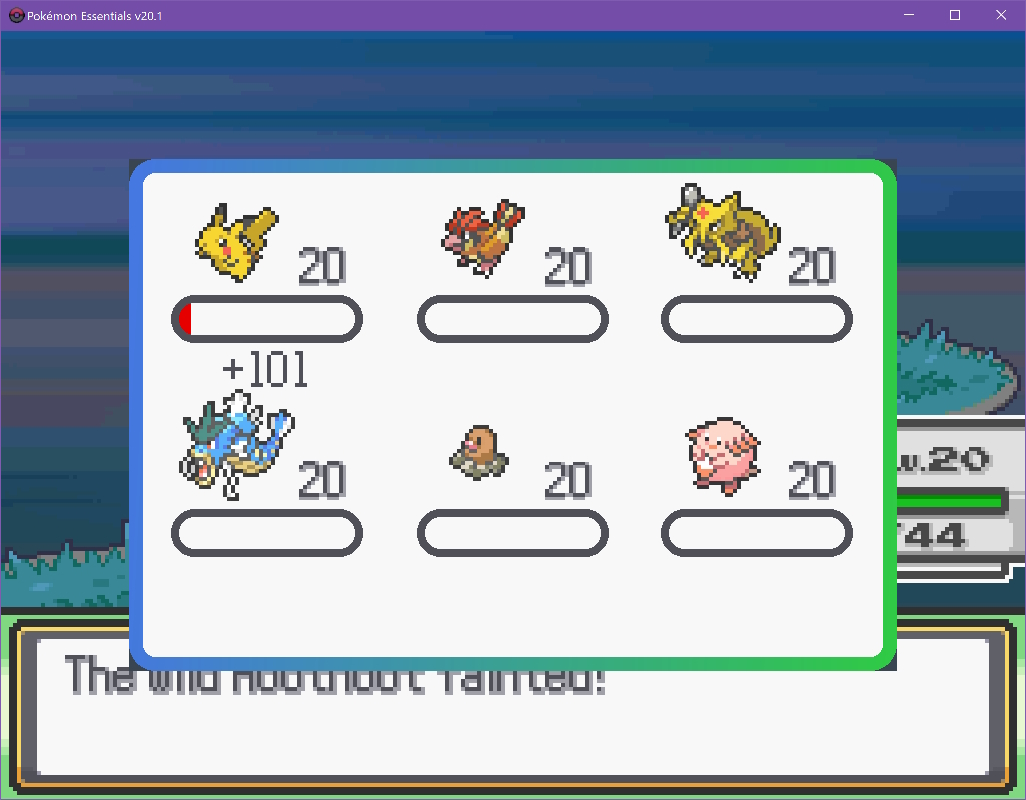Select the Pidgeotto party icon
Screen dimensions: 1026x800
484,238
